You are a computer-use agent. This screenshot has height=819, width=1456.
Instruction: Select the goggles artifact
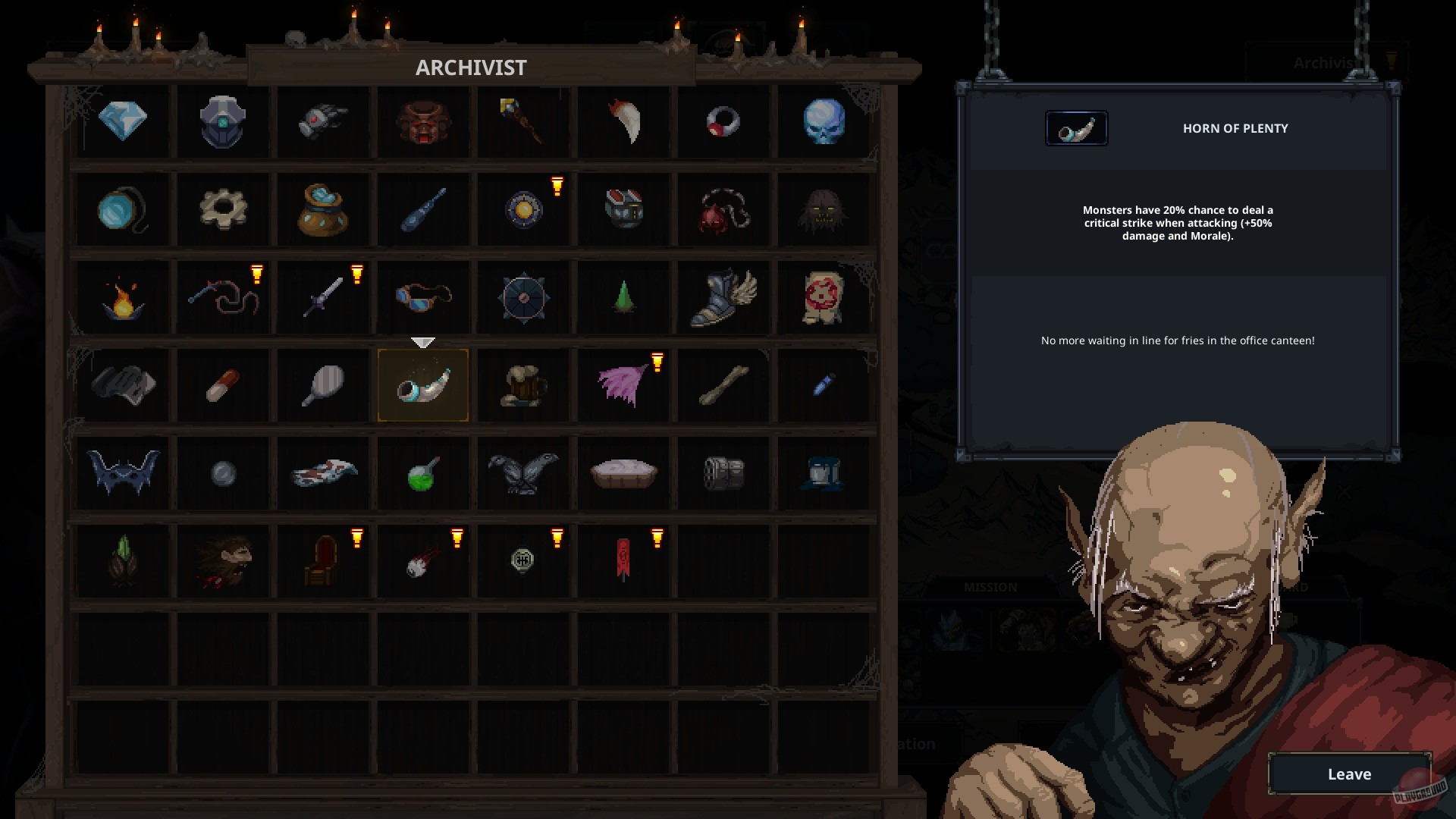click(x=423, y=297)
